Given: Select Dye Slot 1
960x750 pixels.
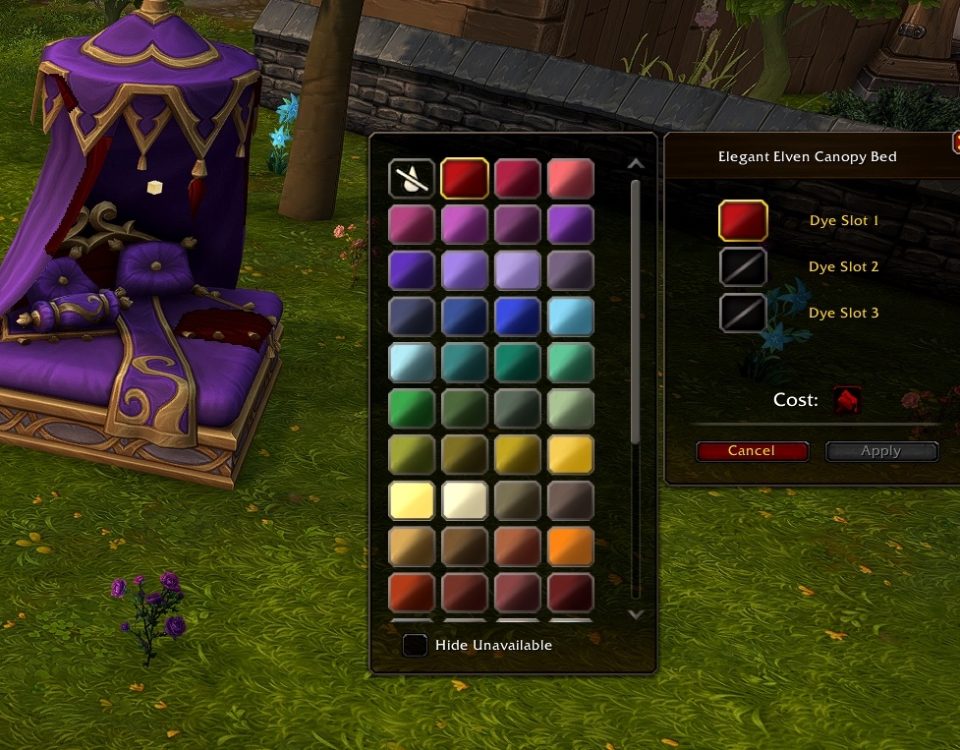Looking at the screenshot, I should tap(743, 221).
